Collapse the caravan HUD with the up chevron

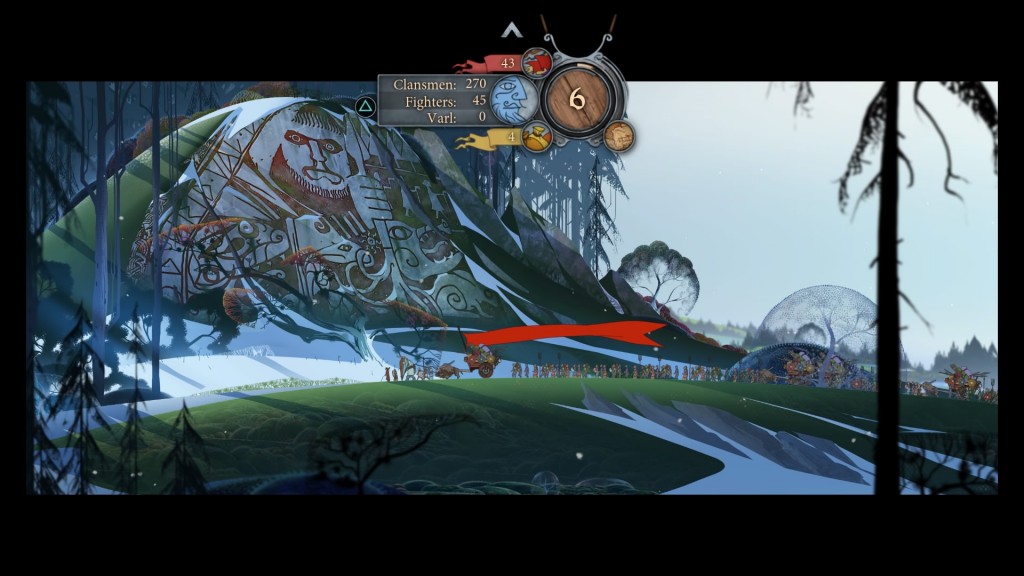(512, 31)
